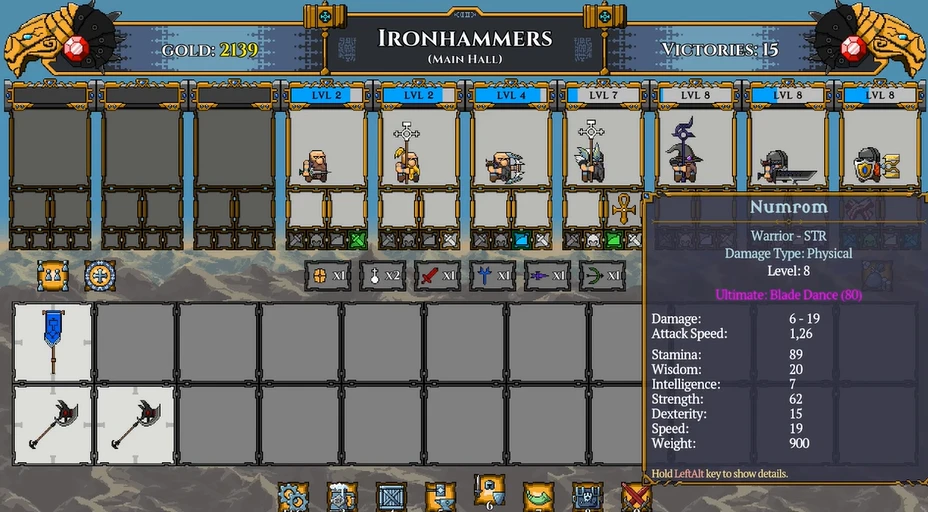Toggle the red sword class filter
Viewport: 928px width, 512px height.
coord(438,275)
